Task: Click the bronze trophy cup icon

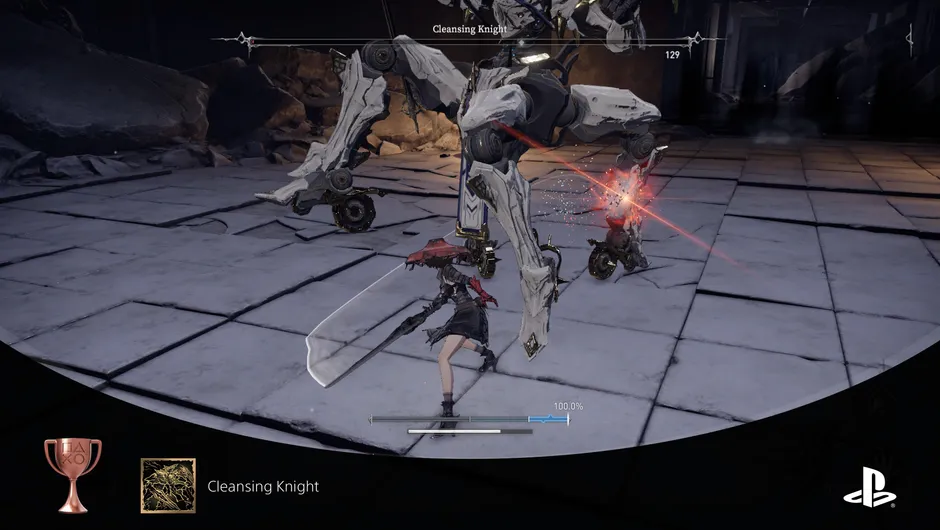Action: tap(72, 473)
